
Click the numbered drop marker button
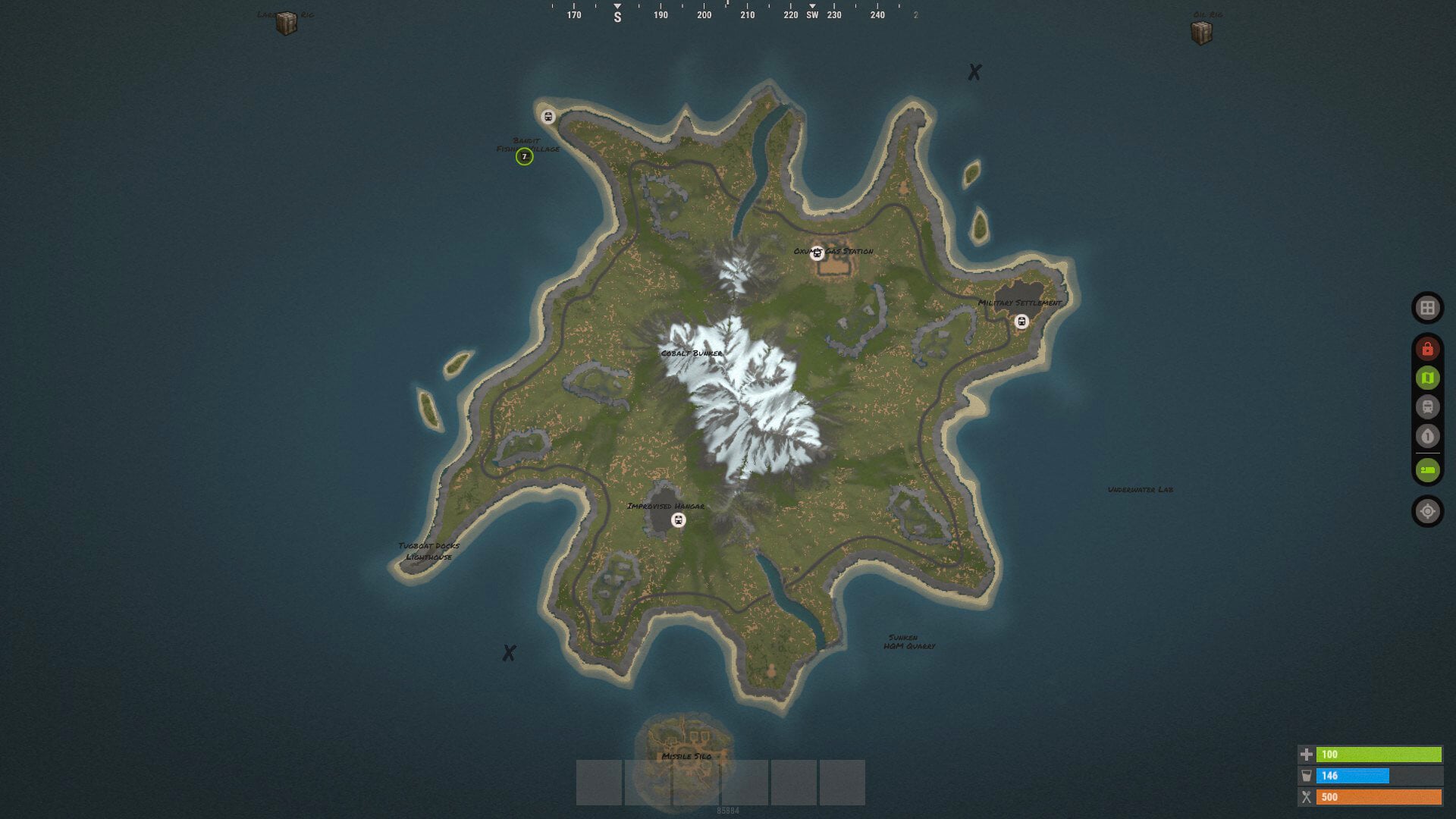click(1427, 437)
